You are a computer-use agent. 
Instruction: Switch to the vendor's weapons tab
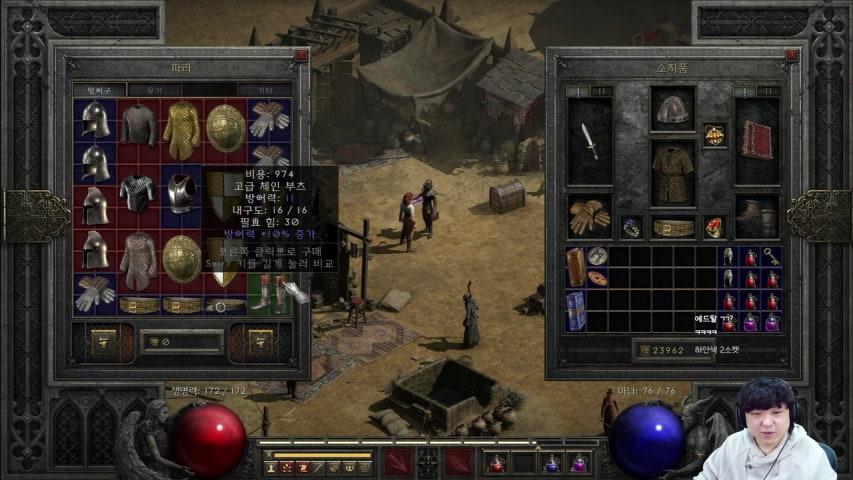point(153,90)
